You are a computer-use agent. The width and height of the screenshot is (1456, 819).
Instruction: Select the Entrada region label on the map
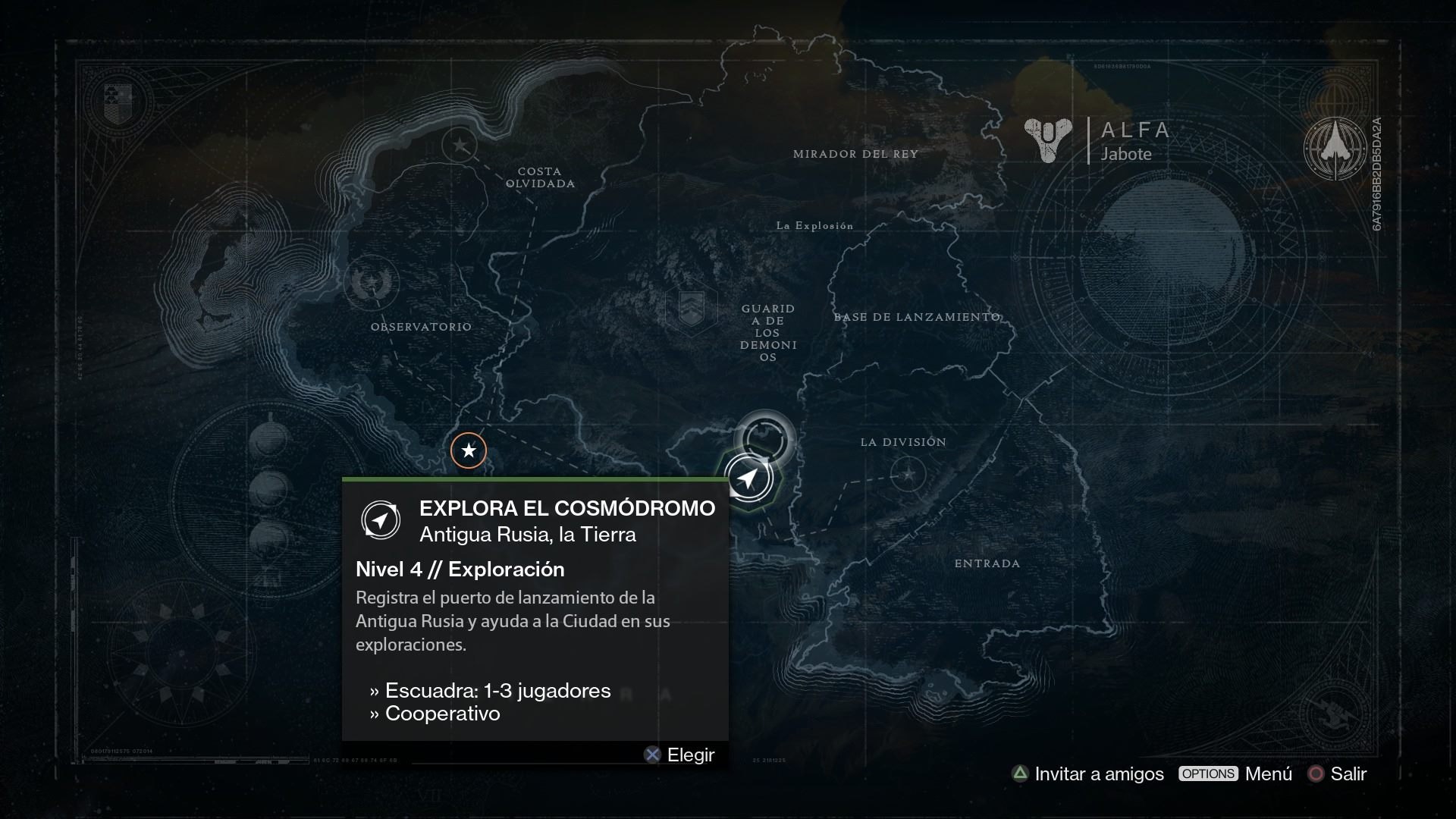[987, 563]
